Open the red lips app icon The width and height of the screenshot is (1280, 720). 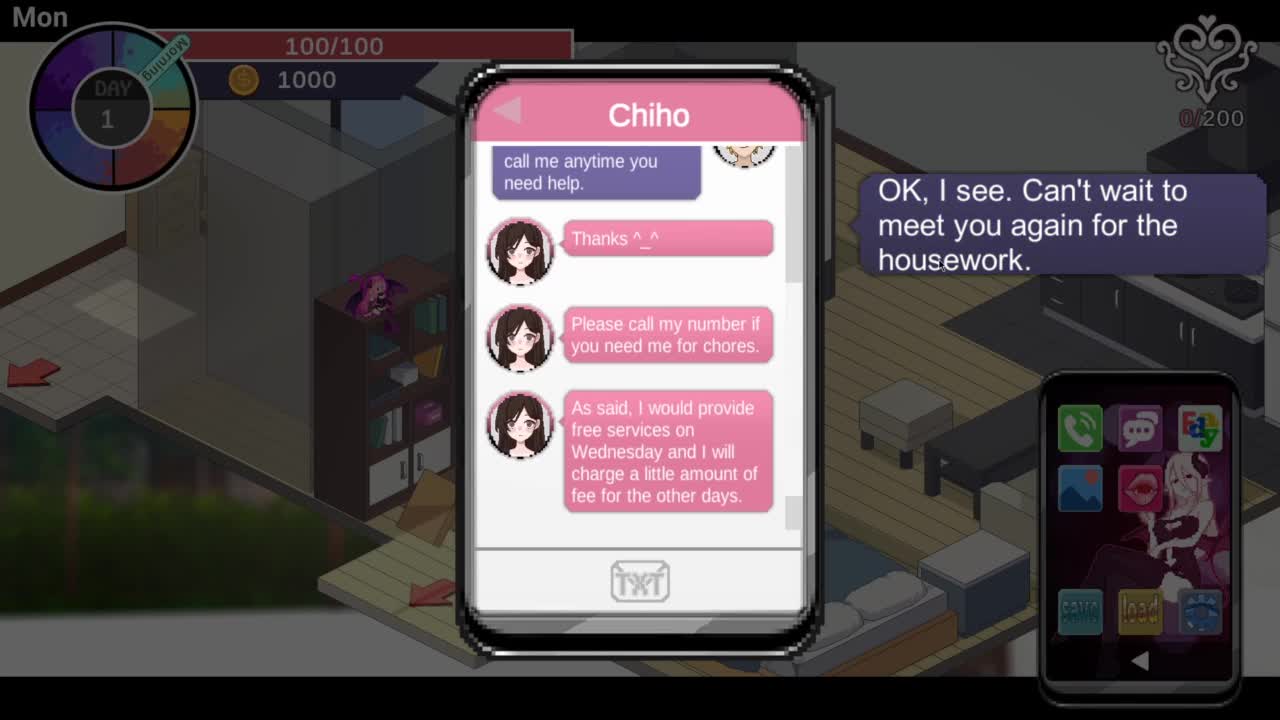click(1140, 488)
